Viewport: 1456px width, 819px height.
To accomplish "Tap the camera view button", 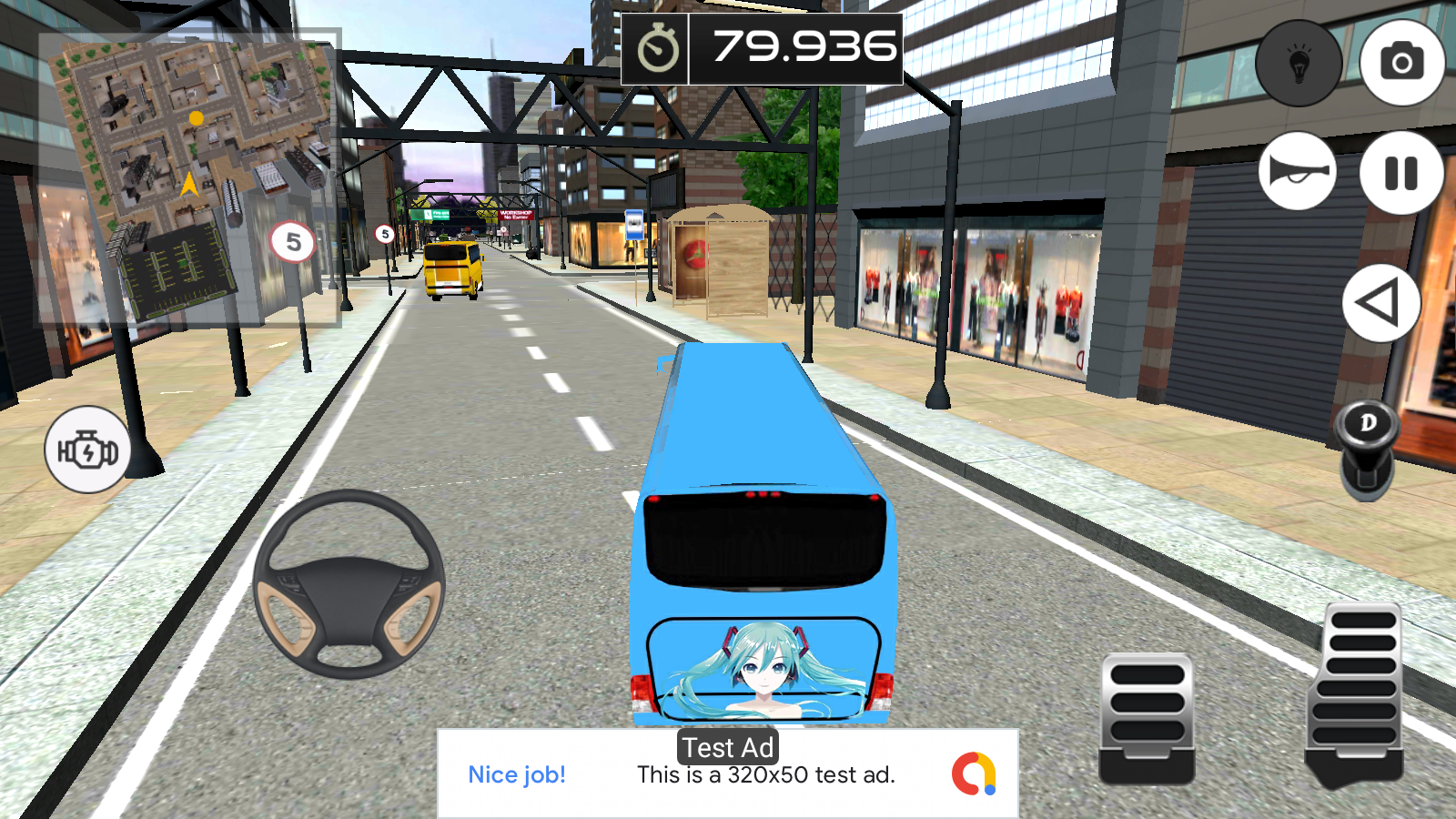I will coord(1401,62).
